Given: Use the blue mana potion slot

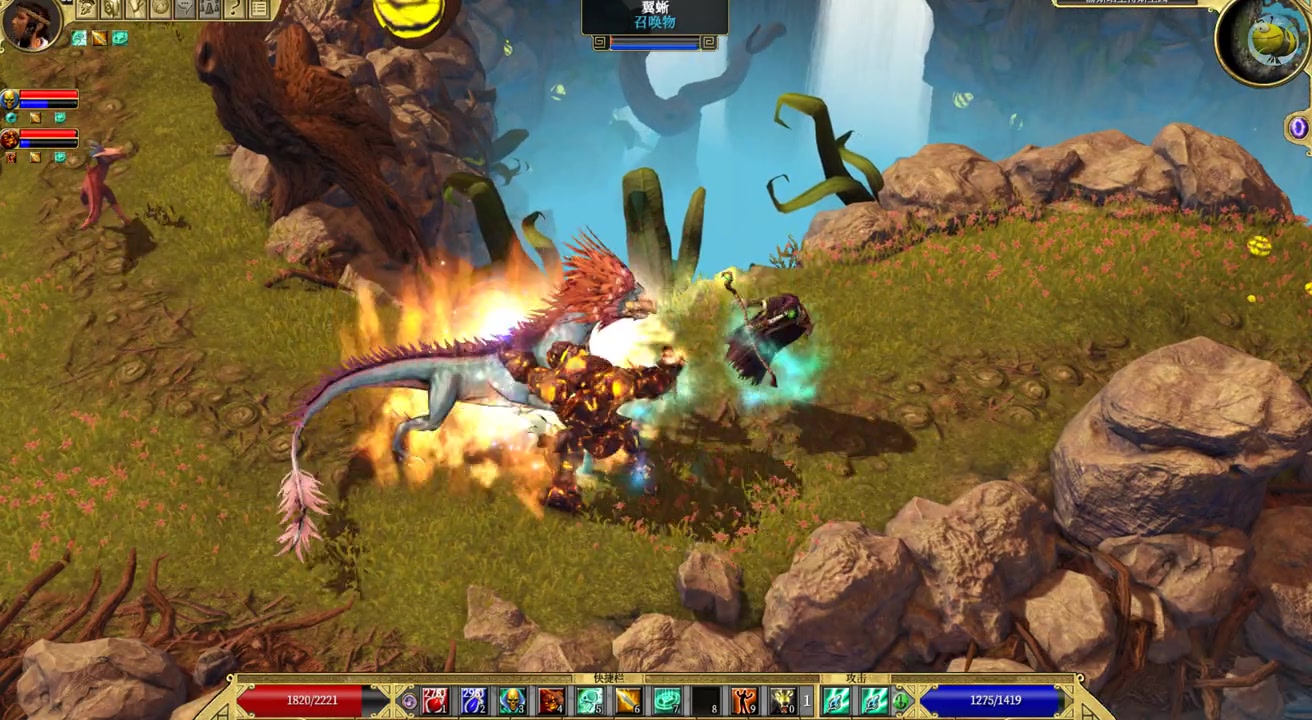Looking at the screenshot, I should pos(474,700).
